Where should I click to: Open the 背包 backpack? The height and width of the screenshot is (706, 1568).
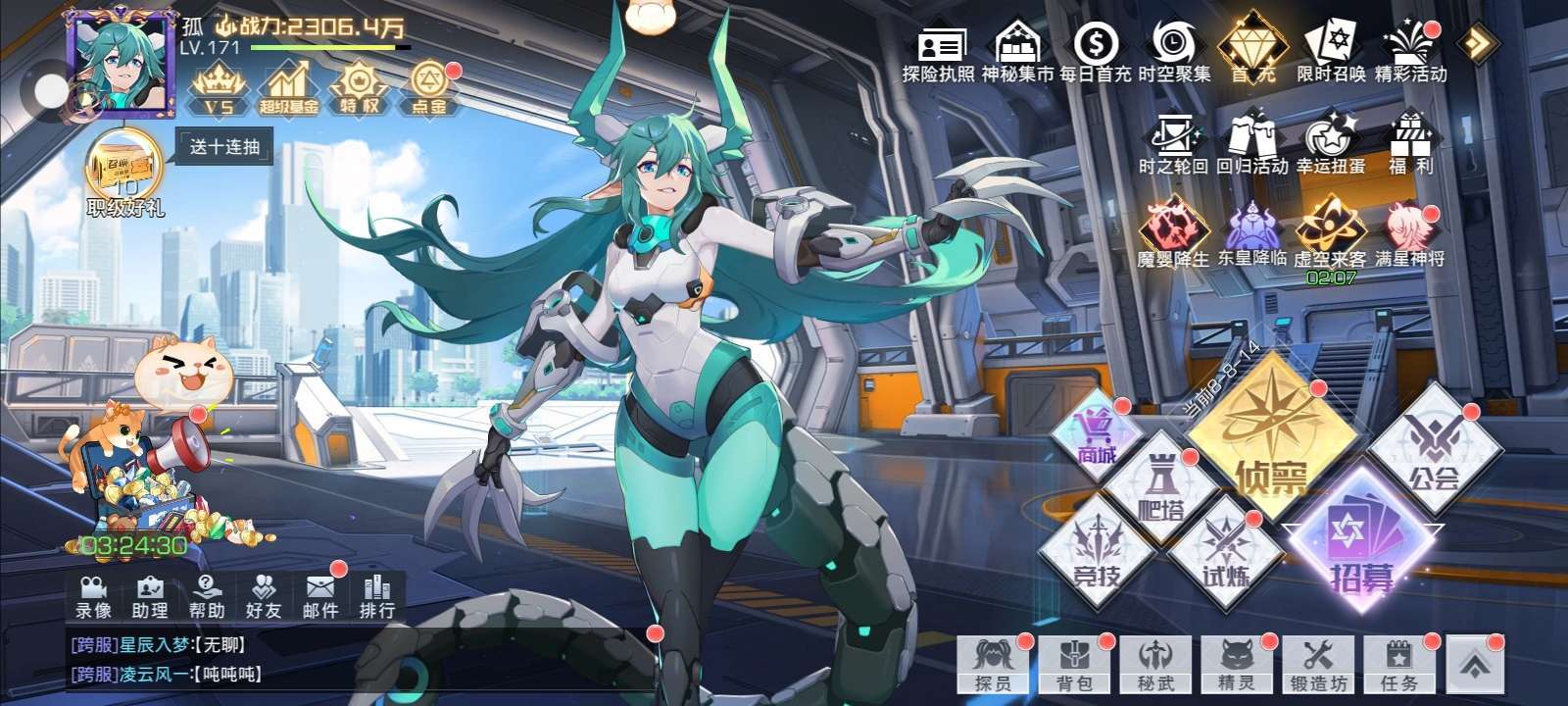pyautogui.click(x=1074, y=666)
